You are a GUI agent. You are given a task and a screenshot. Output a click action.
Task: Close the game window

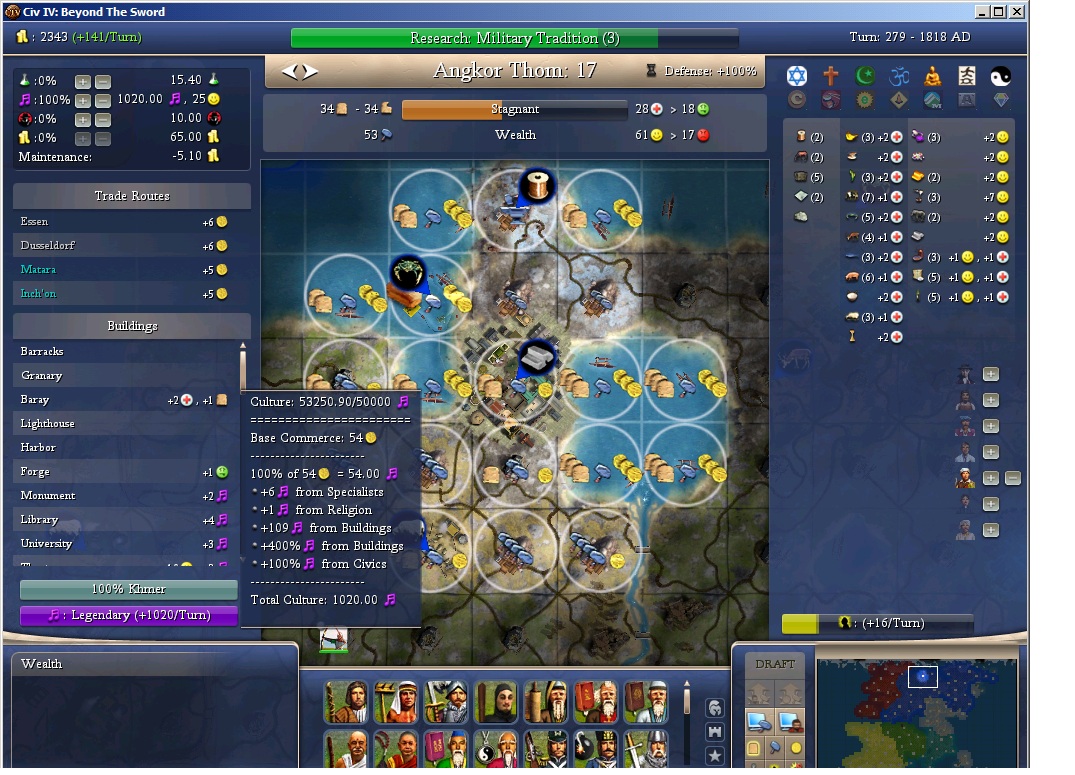1016,12
